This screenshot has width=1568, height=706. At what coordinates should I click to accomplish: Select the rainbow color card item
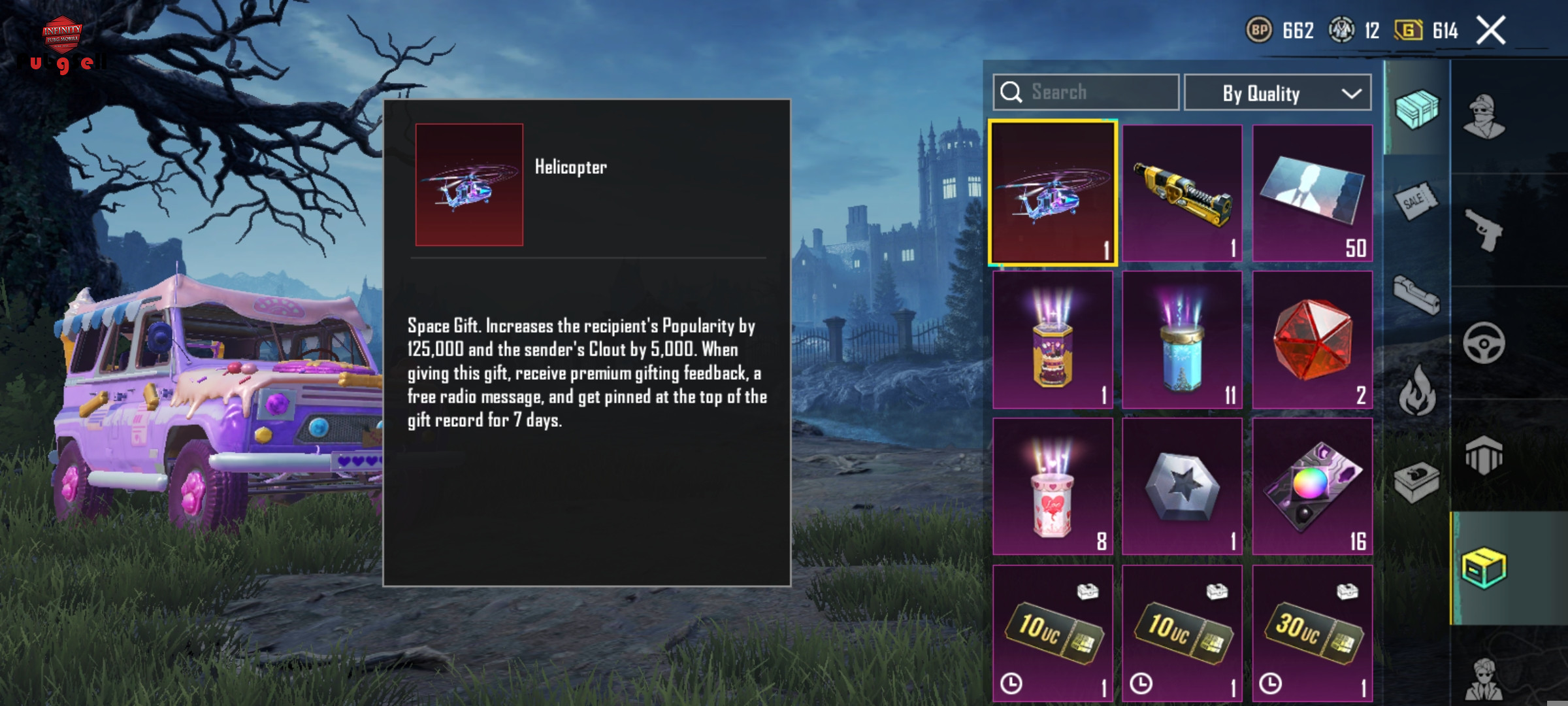point(1312,486)
